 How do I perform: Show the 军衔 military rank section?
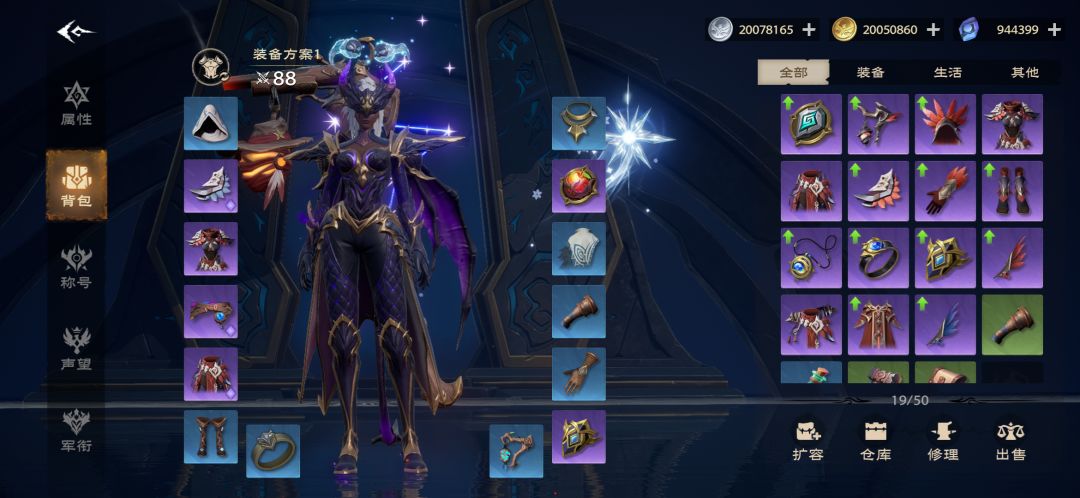tap(76, 430)
